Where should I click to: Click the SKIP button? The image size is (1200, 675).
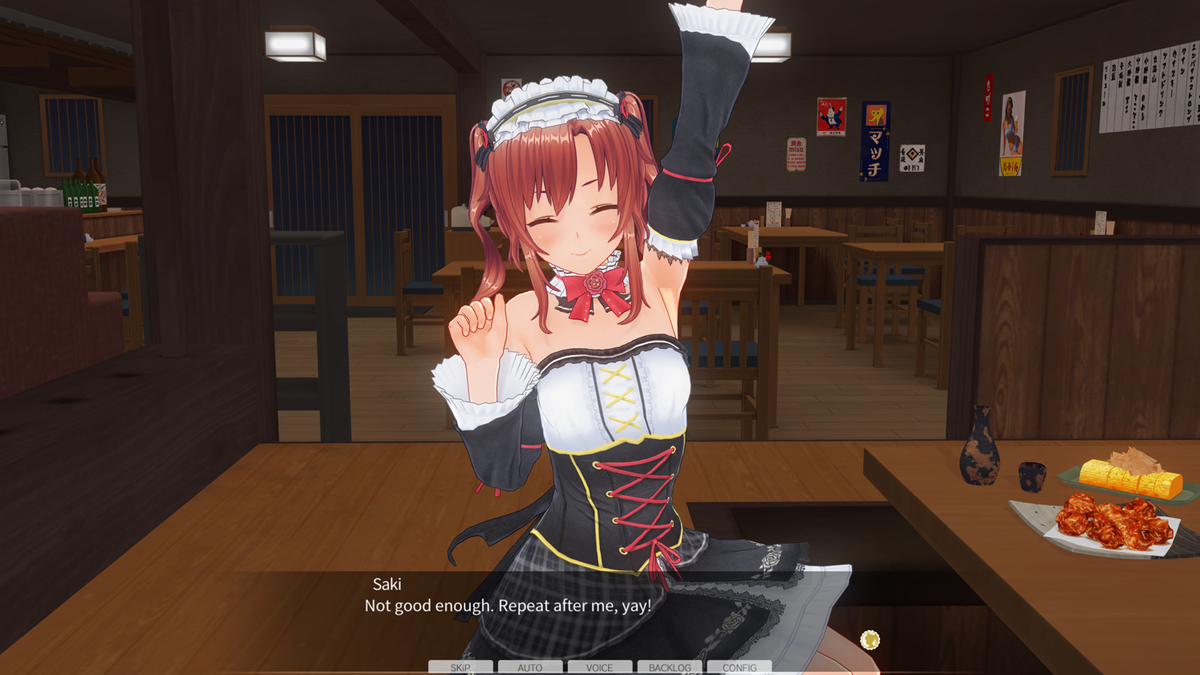click(460, 667)
